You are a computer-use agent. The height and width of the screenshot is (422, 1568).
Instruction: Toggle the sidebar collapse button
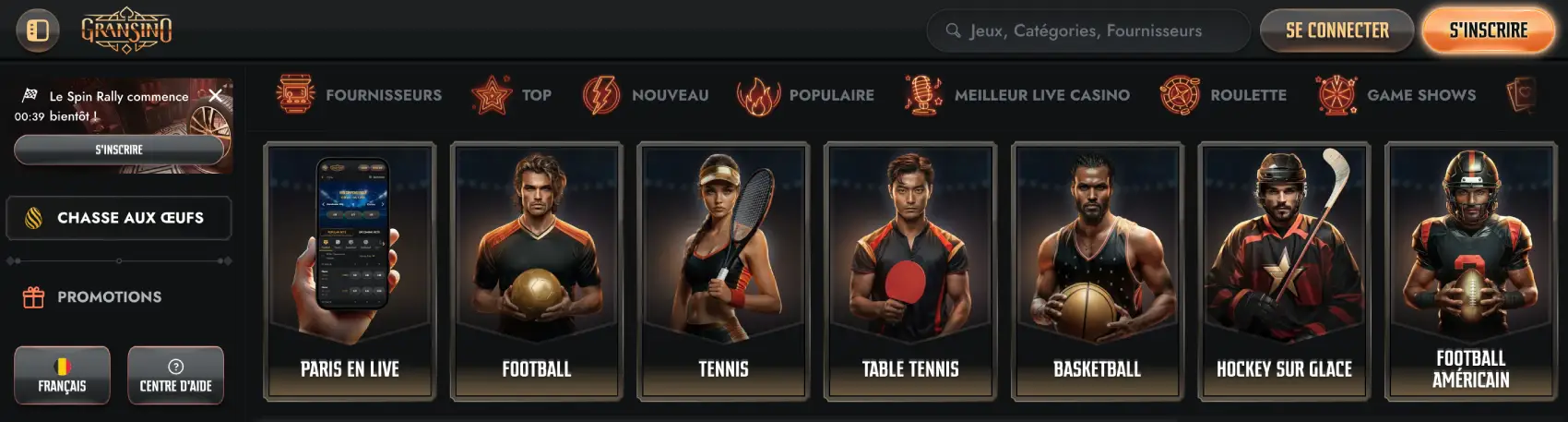click(38, 30)
